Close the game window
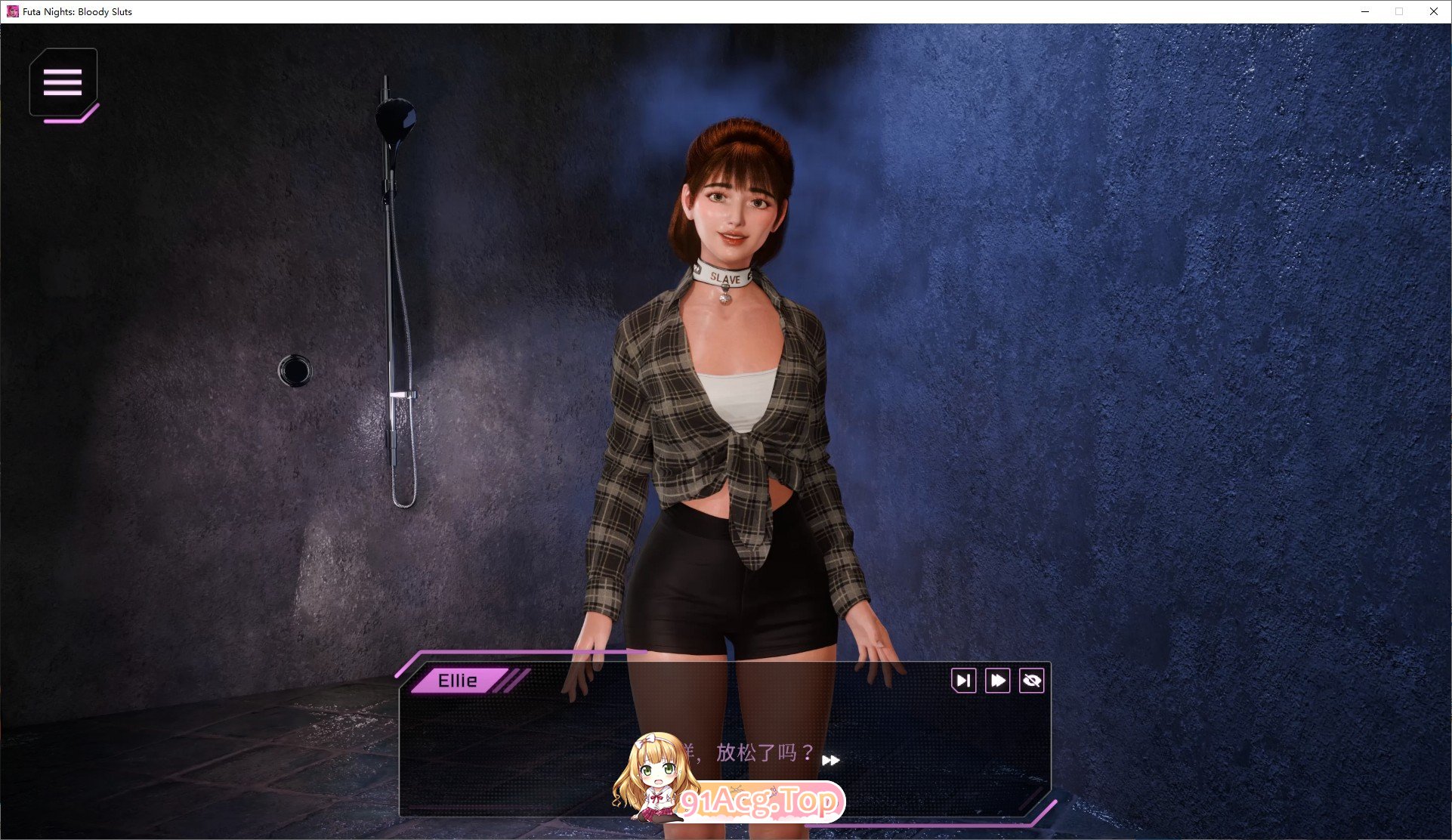Screen dimensions: 1452x840 click(1433, 11)
